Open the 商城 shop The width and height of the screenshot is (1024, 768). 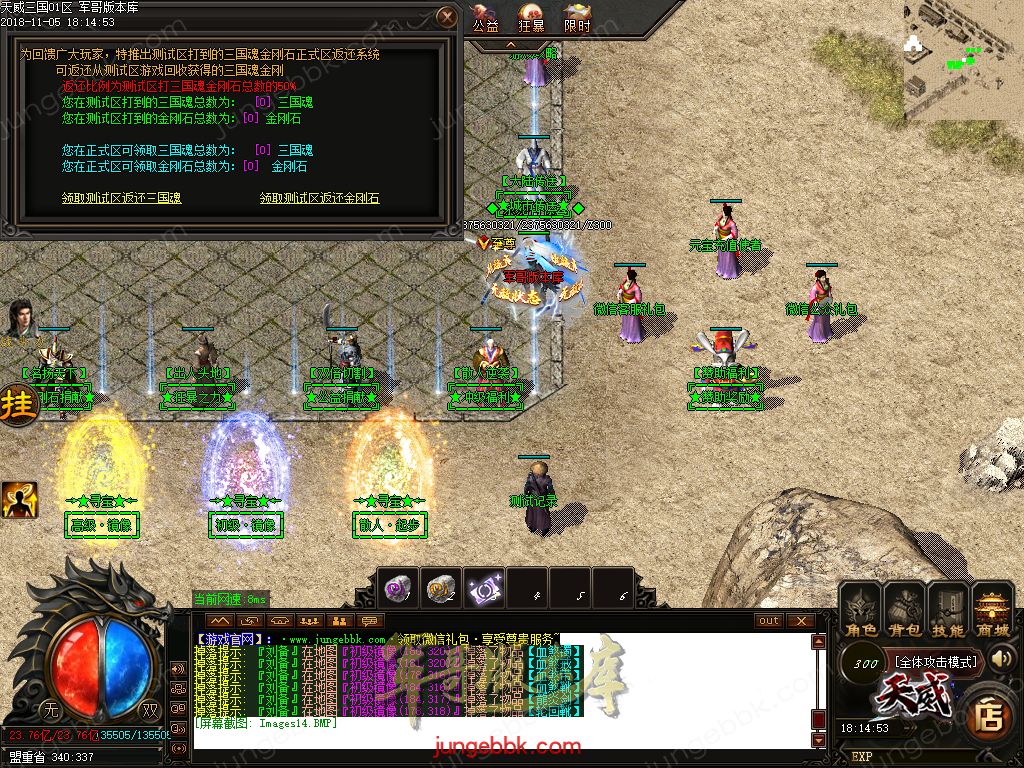[993, 610]
